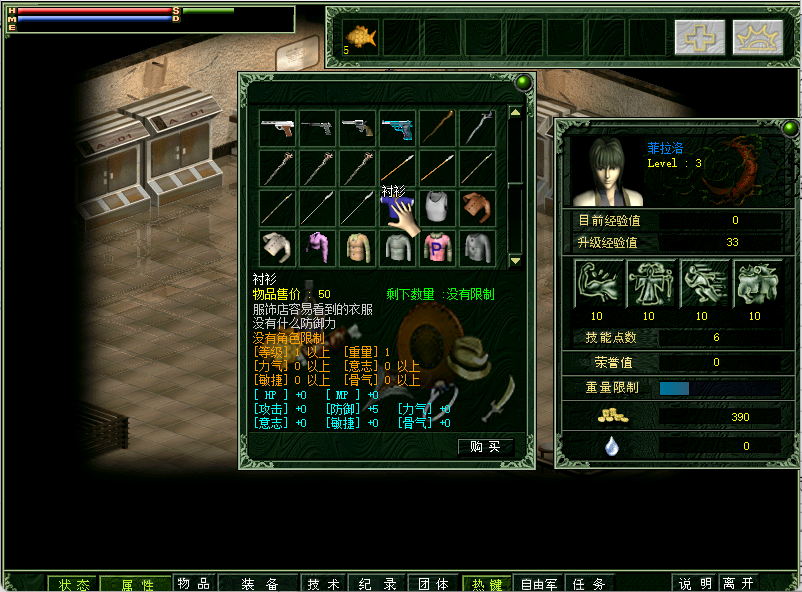Choose the white tank top item
Viewport: 802px width, 592px height.
[x=437, y=207]
